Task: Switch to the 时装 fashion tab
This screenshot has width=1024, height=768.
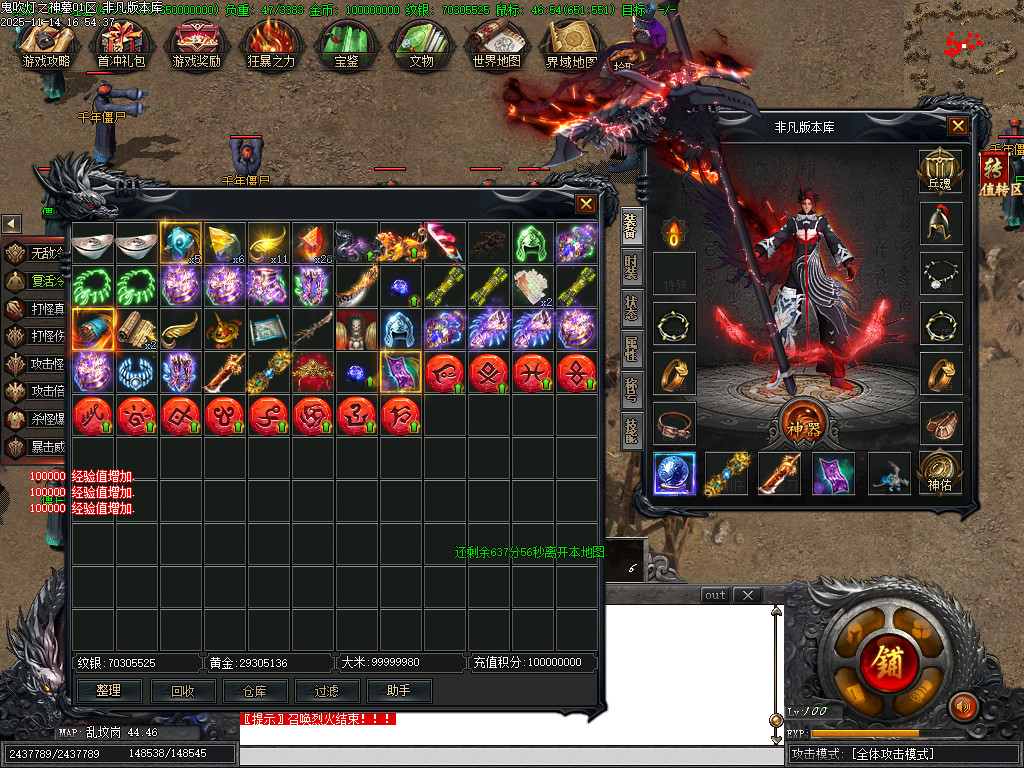Action: click(630, 267)
